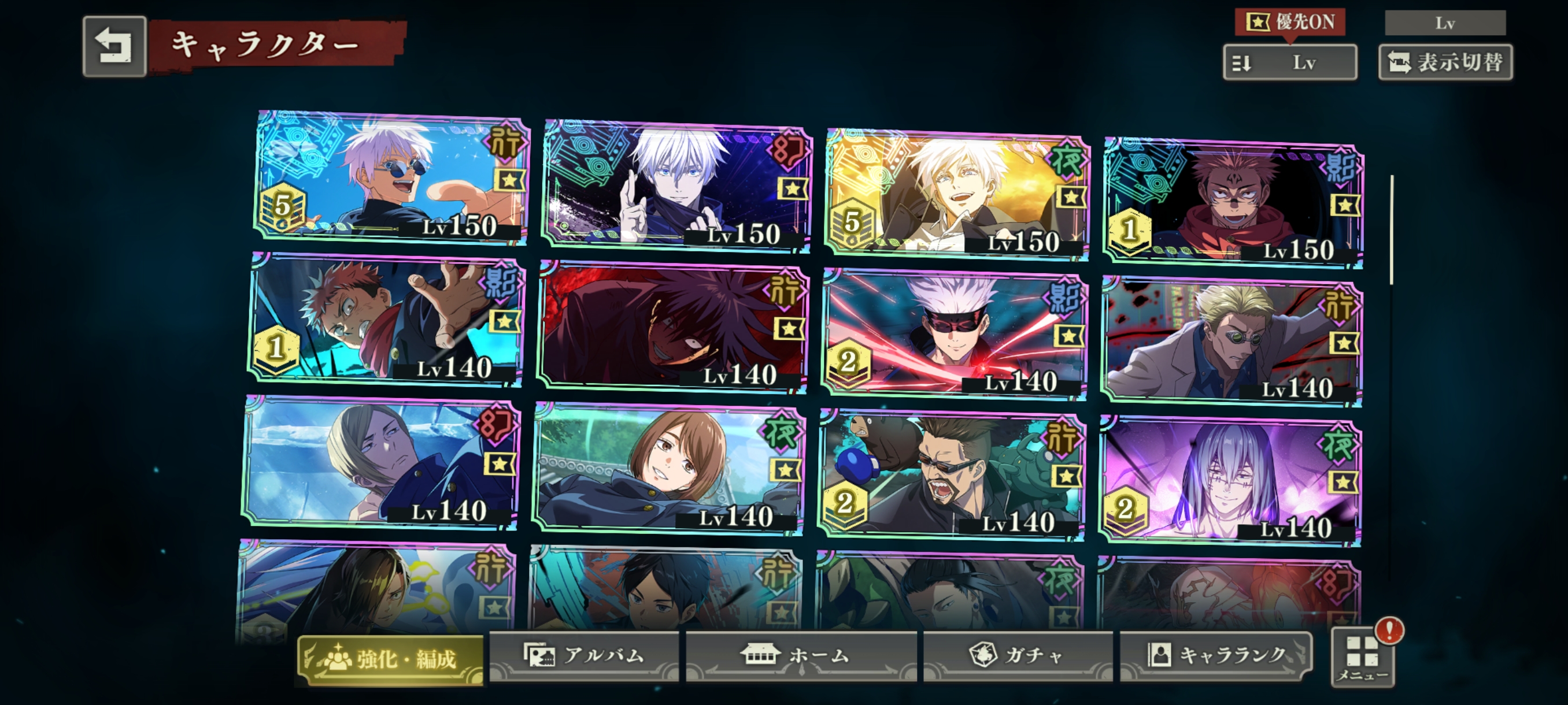Toggle the 優先ON favorite priority filter
Viewport: 1568px width, 705px height.
[1289, 23]
